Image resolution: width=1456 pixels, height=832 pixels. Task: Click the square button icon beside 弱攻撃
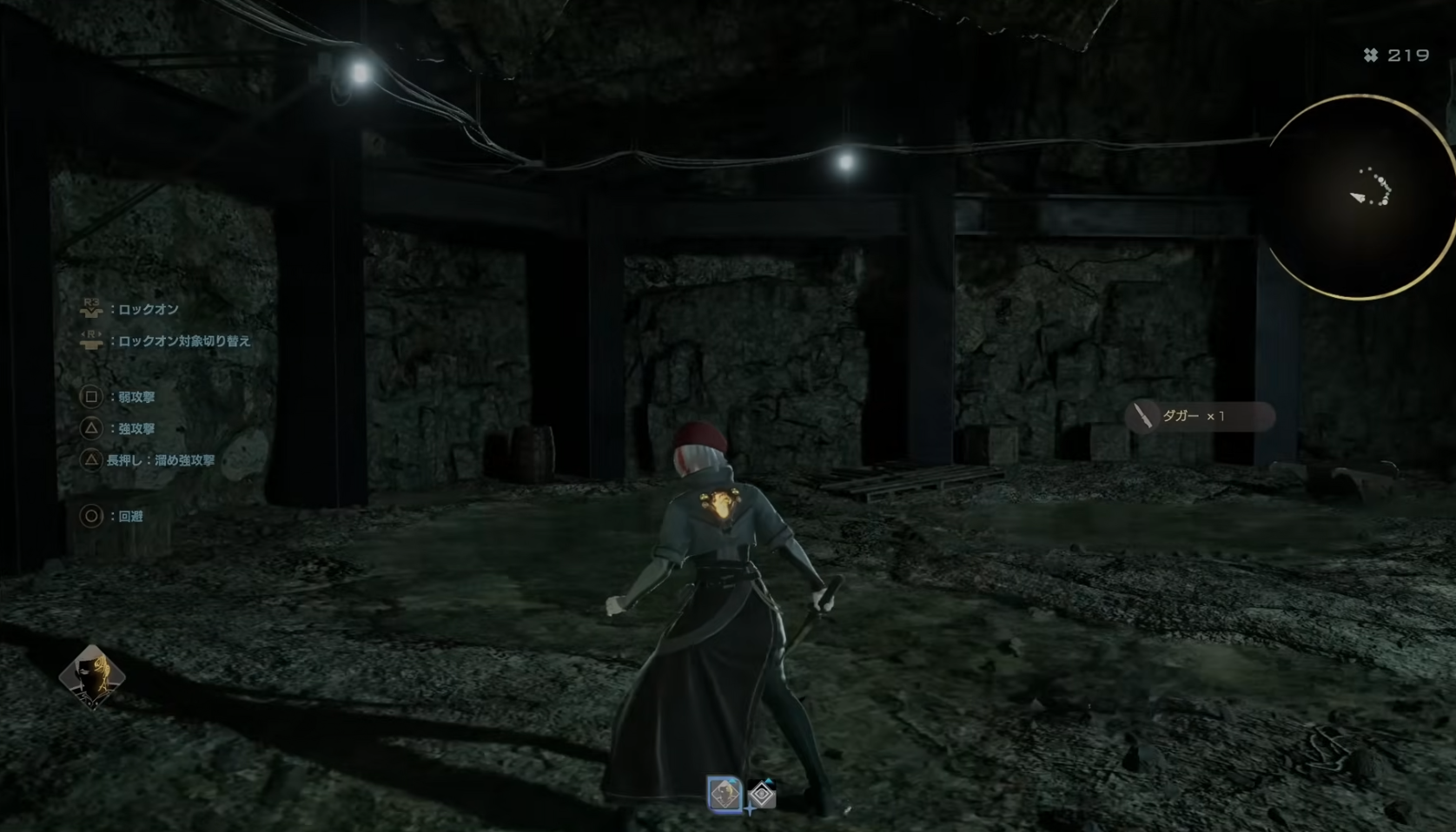coord(91,397)
